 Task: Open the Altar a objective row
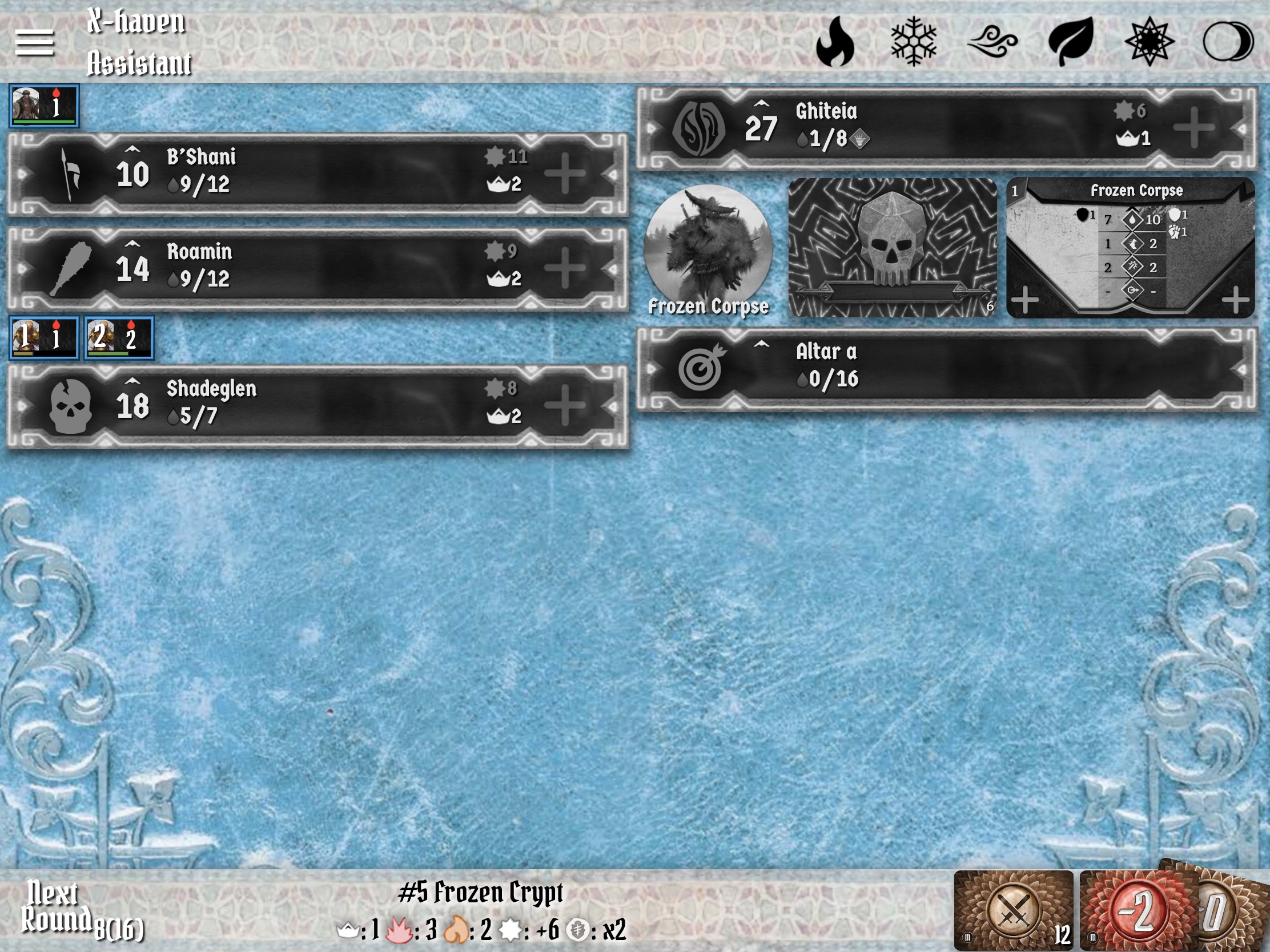(x=946, y=368)
